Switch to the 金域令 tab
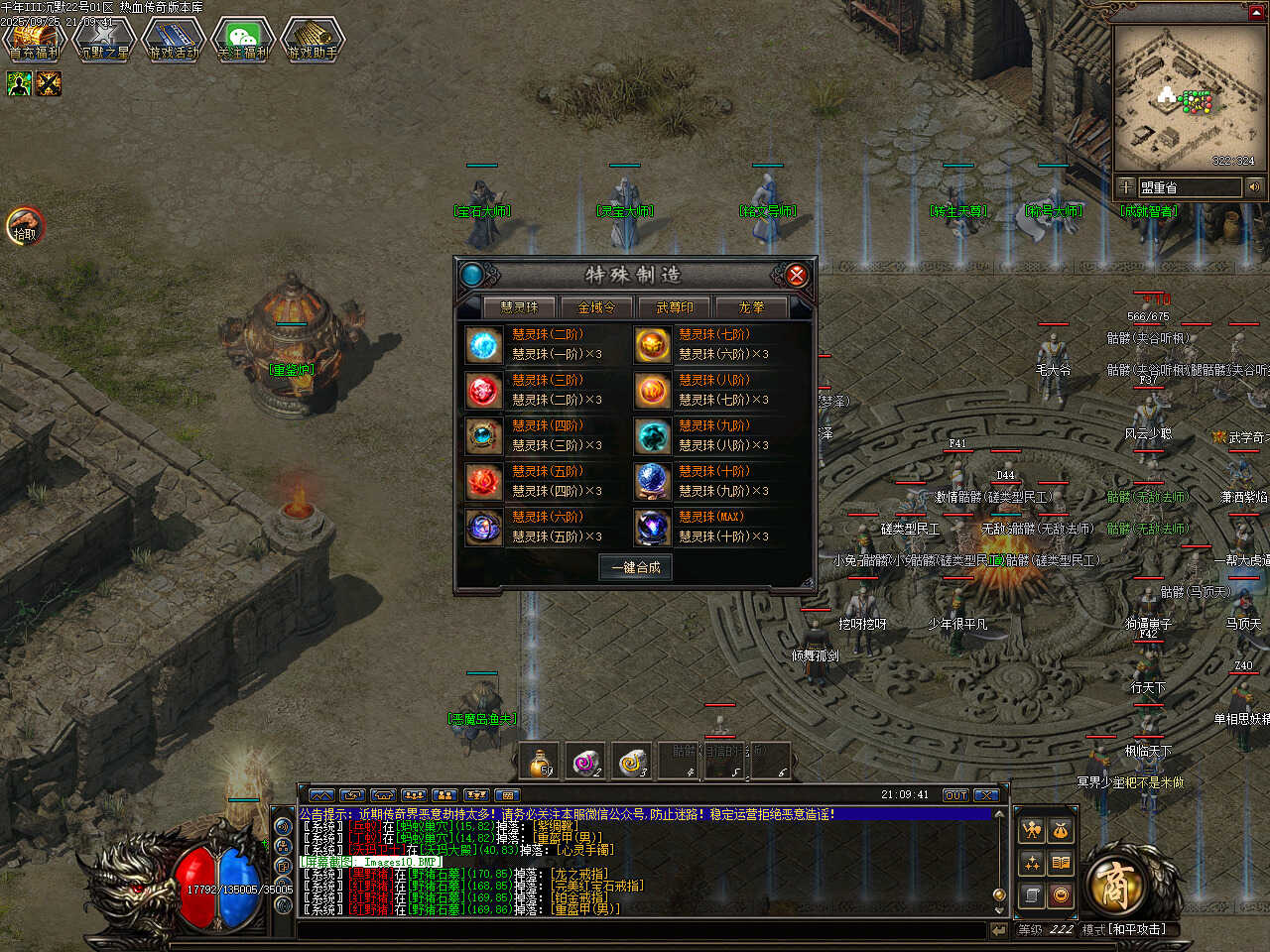The width and height of the screenshot is (1270, 952). tap(596, 307)
